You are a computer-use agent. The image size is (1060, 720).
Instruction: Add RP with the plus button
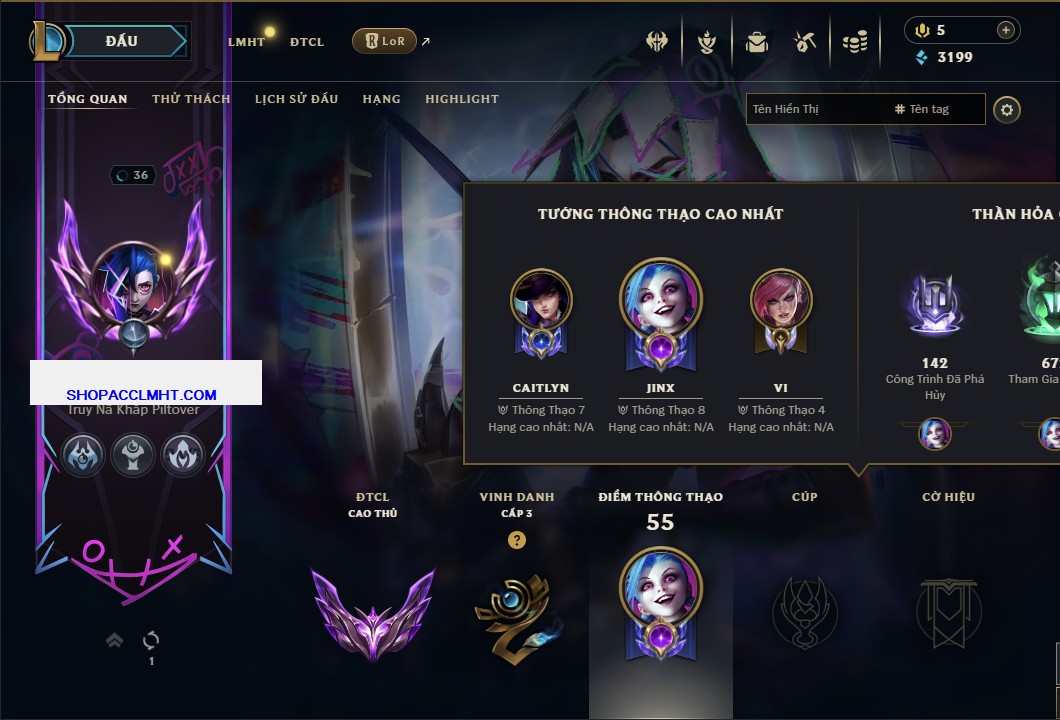(x=1005, y=30)
